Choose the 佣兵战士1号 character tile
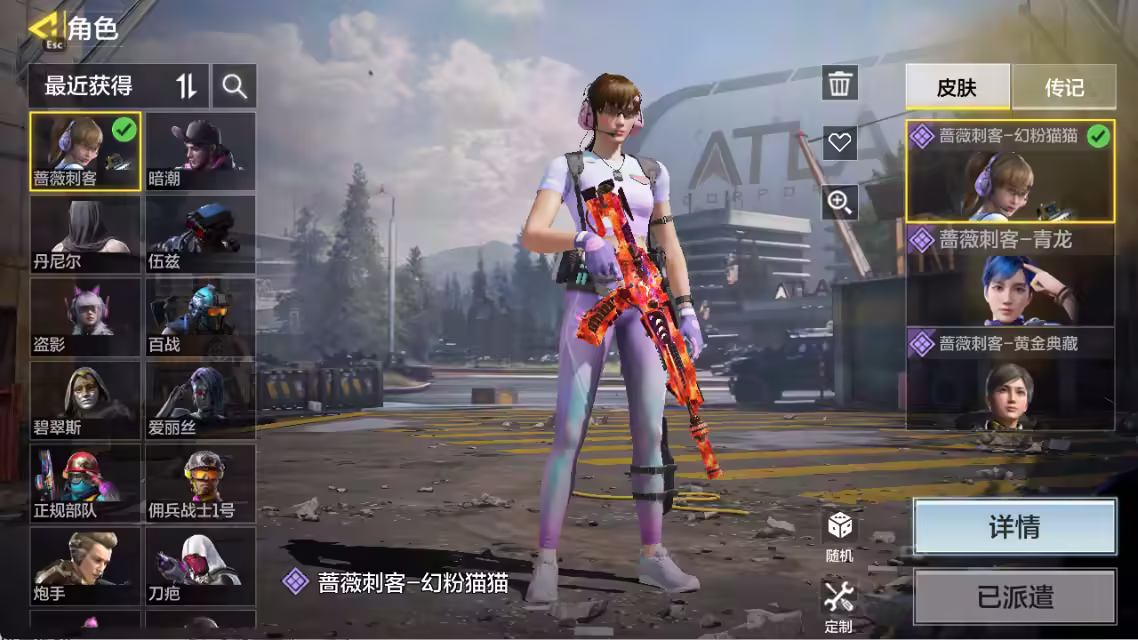This screenshot has width=1138, height=640. (200, 484)
